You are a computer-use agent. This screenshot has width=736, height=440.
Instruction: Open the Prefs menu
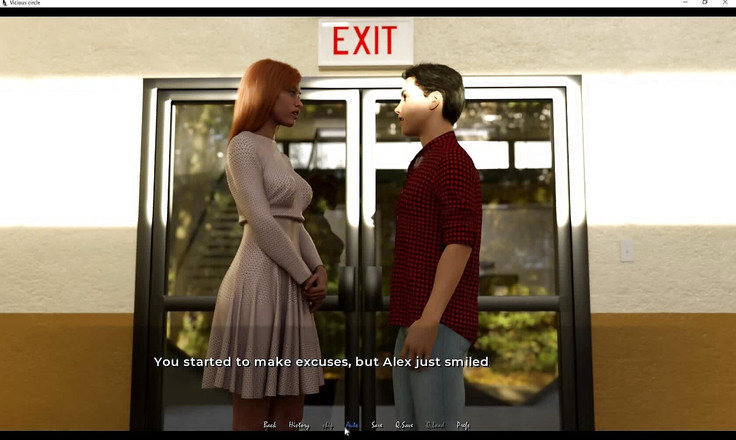click(x=463, y=425)
